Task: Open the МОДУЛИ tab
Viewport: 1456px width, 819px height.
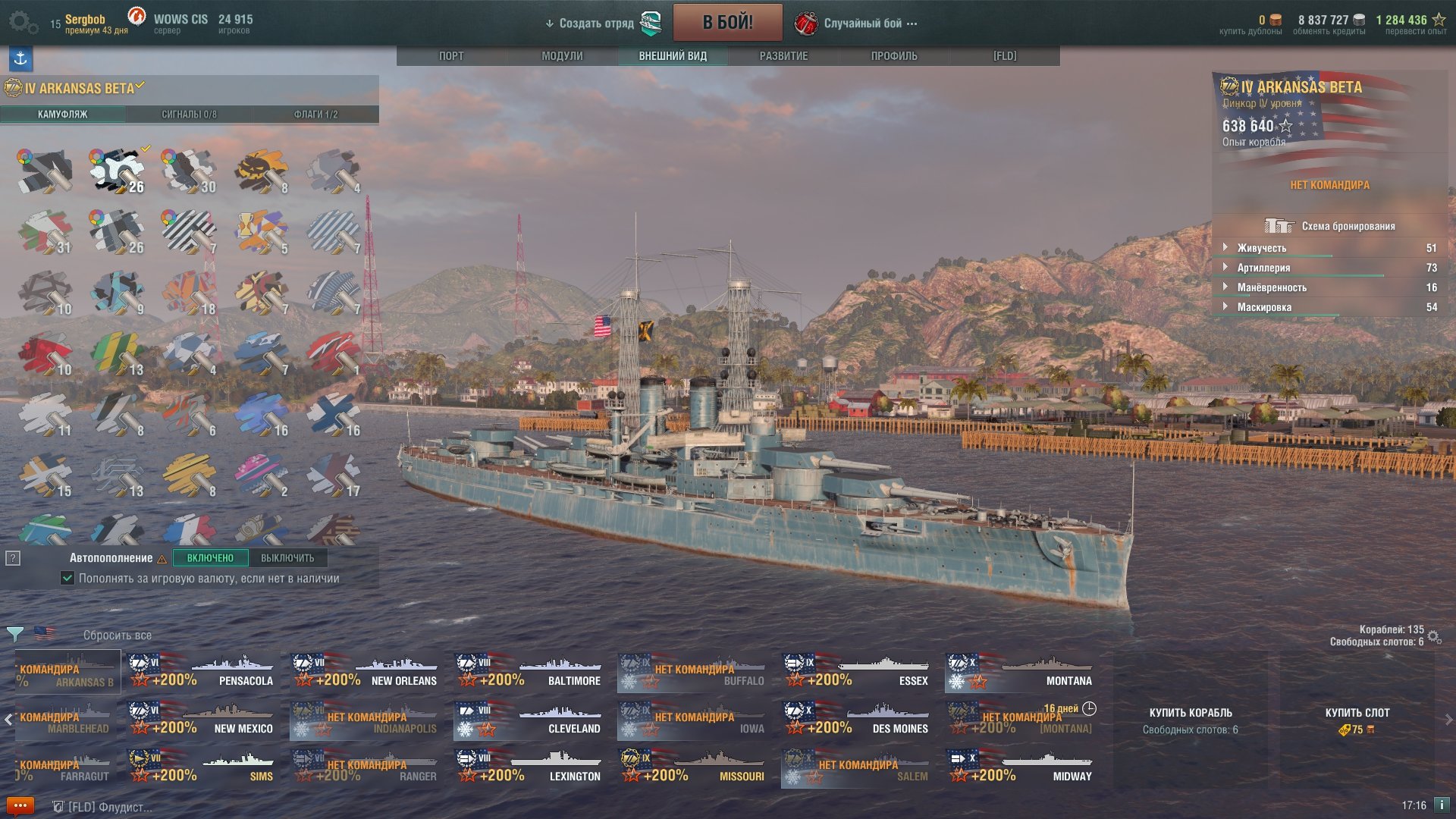Action: [562, 56]
